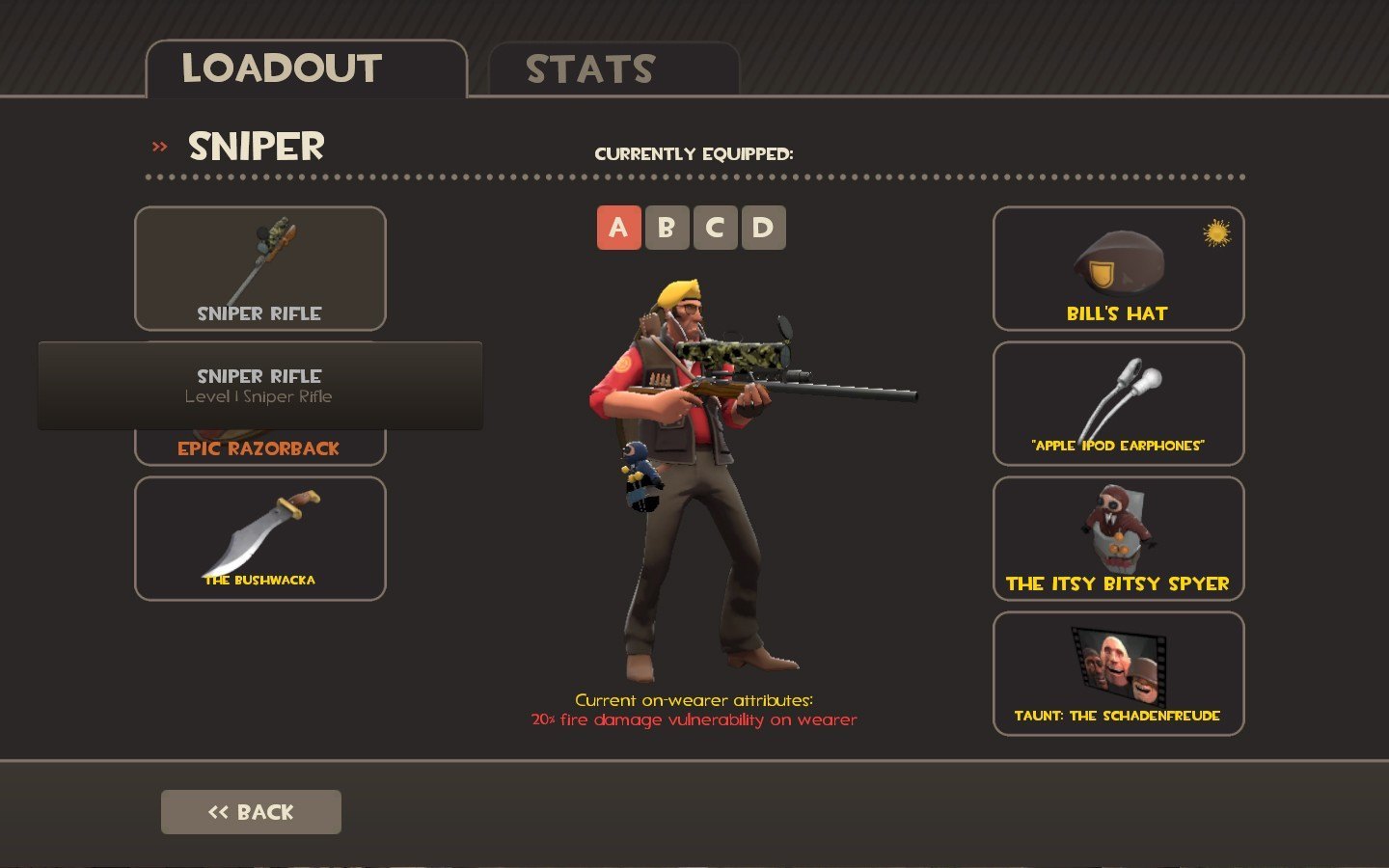Select the Apple iPod Earphones slot
The width and height of the screenshot is (1389, 868).
[x=1118, y=403]
